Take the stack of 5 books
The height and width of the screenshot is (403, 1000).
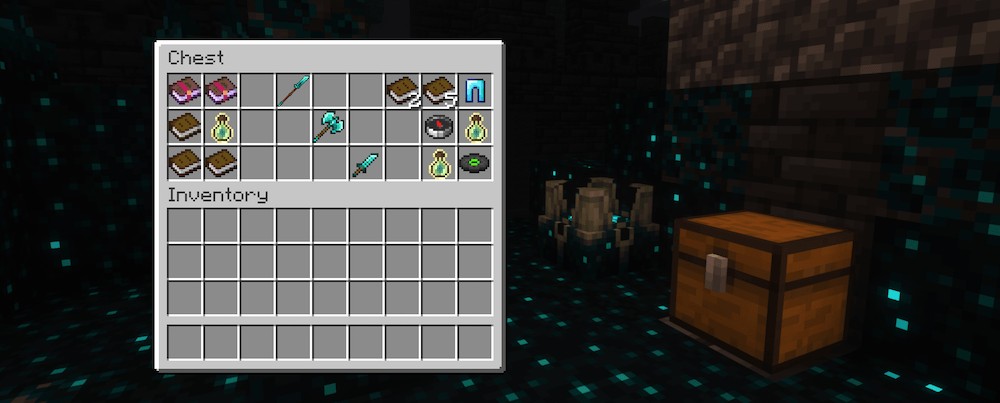[x=439, y=91]
